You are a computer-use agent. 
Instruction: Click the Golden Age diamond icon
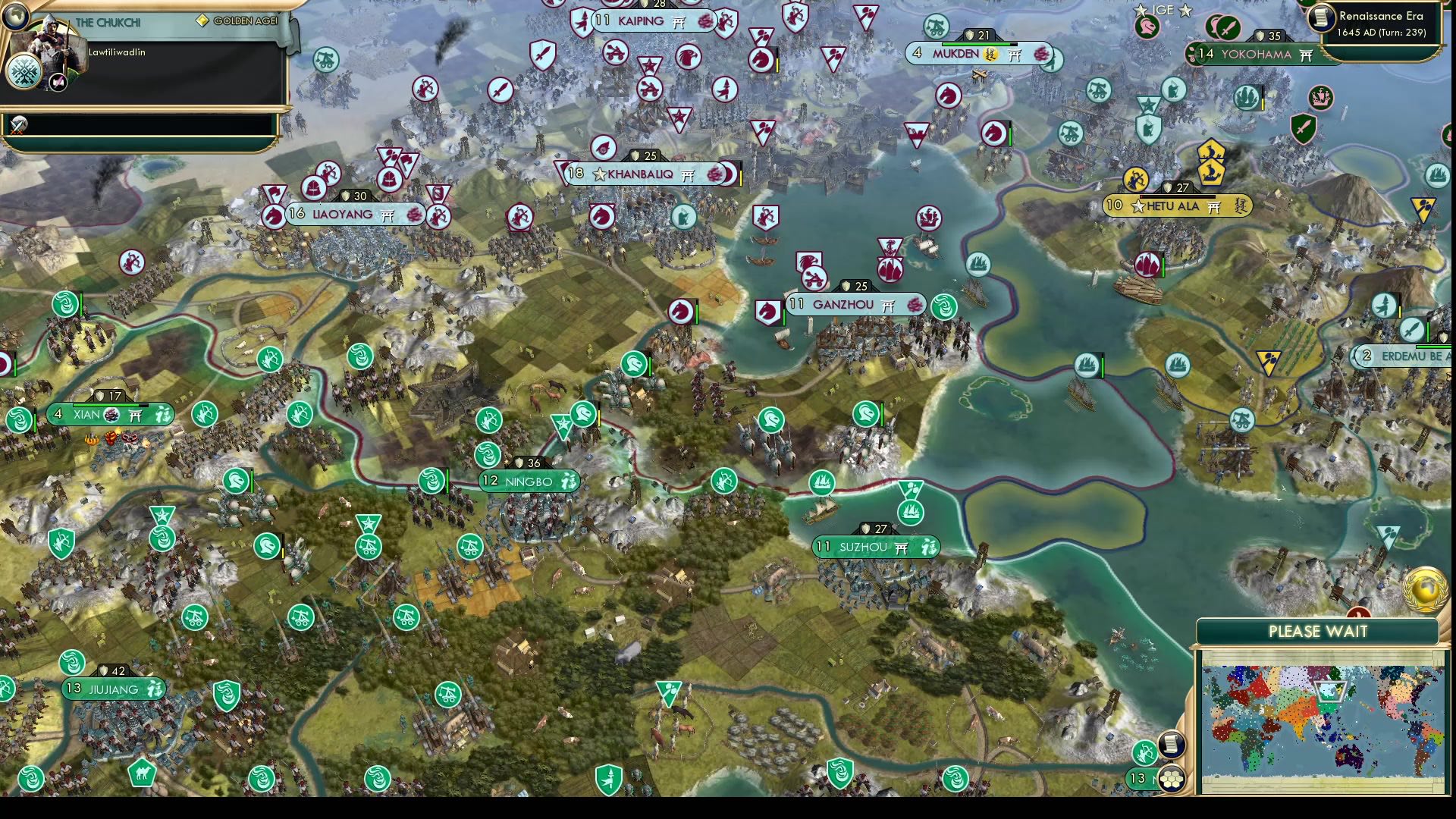pos(202,20)
